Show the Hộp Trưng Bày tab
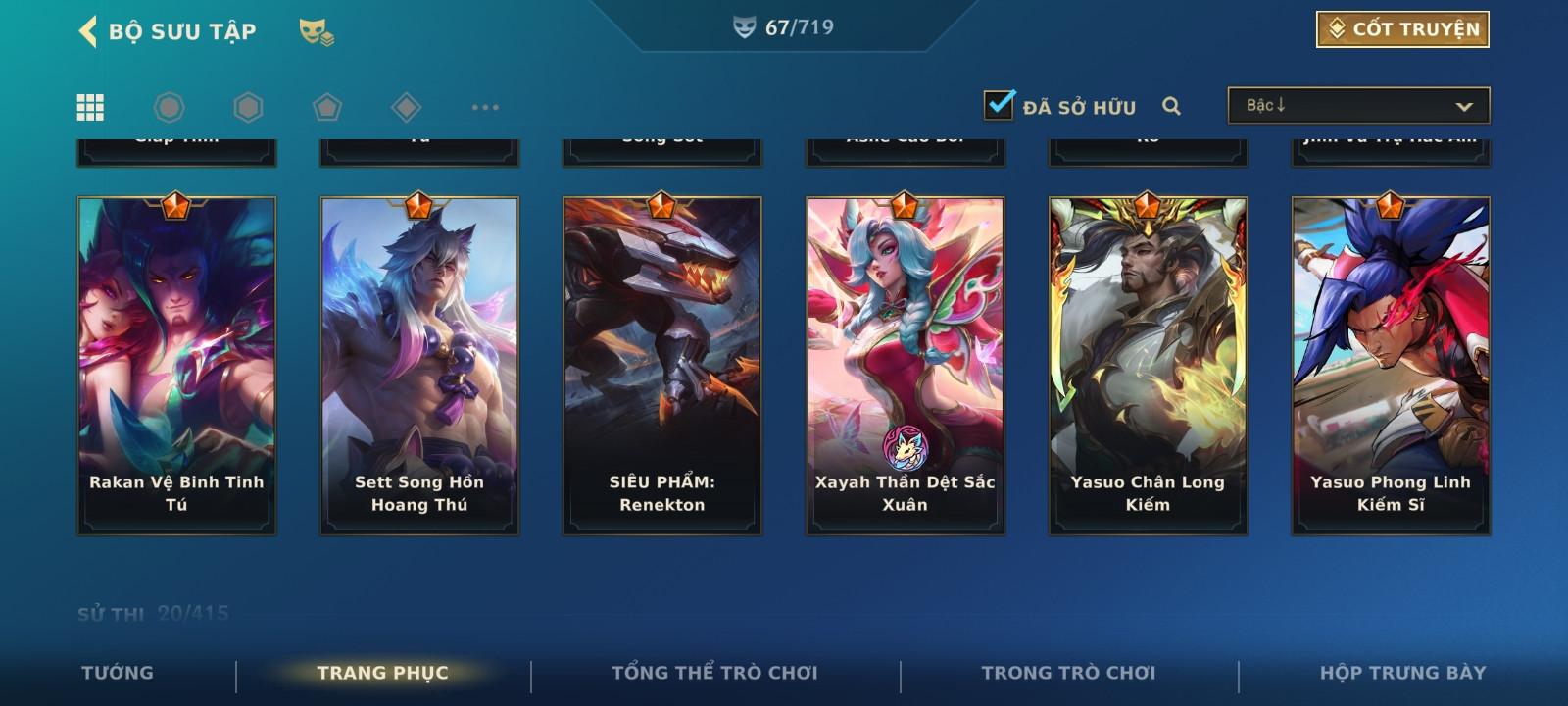Viewport: 1568px width, 706px height. click(1402, 673)
